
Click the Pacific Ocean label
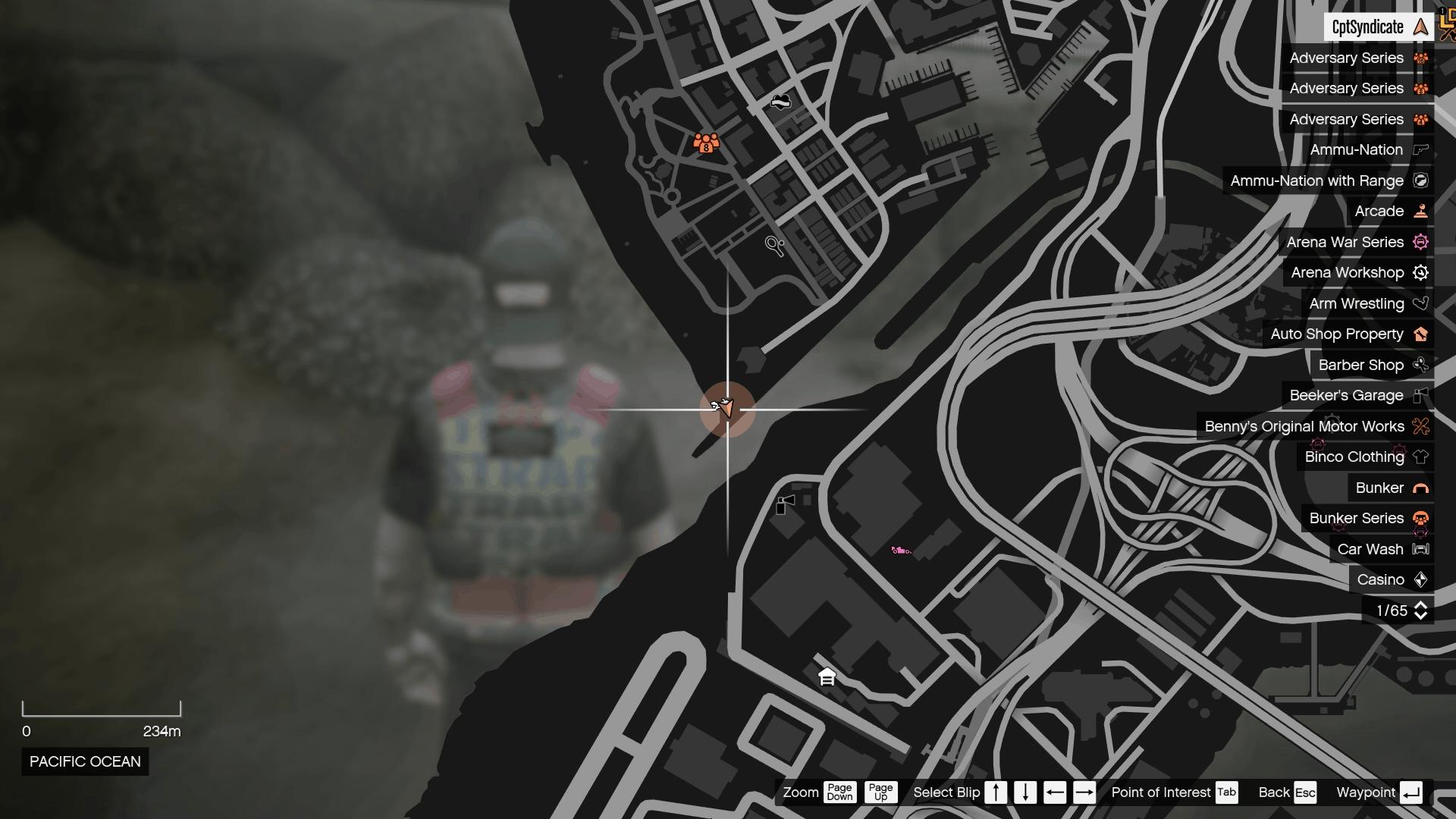(x=84, y=761)
